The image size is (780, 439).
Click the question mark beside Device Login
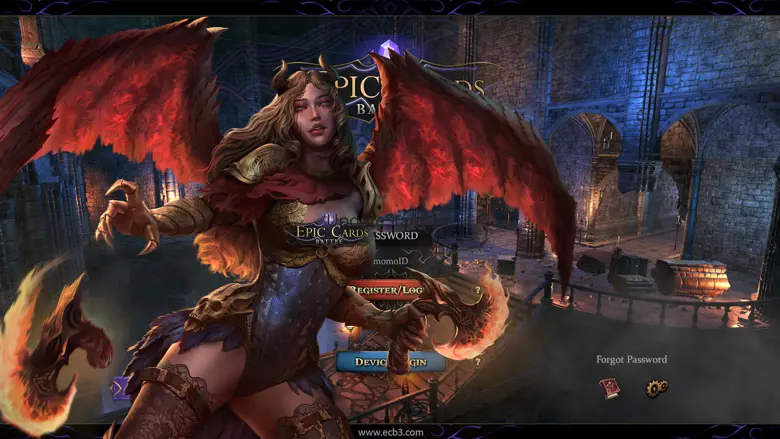pos(477,361)
